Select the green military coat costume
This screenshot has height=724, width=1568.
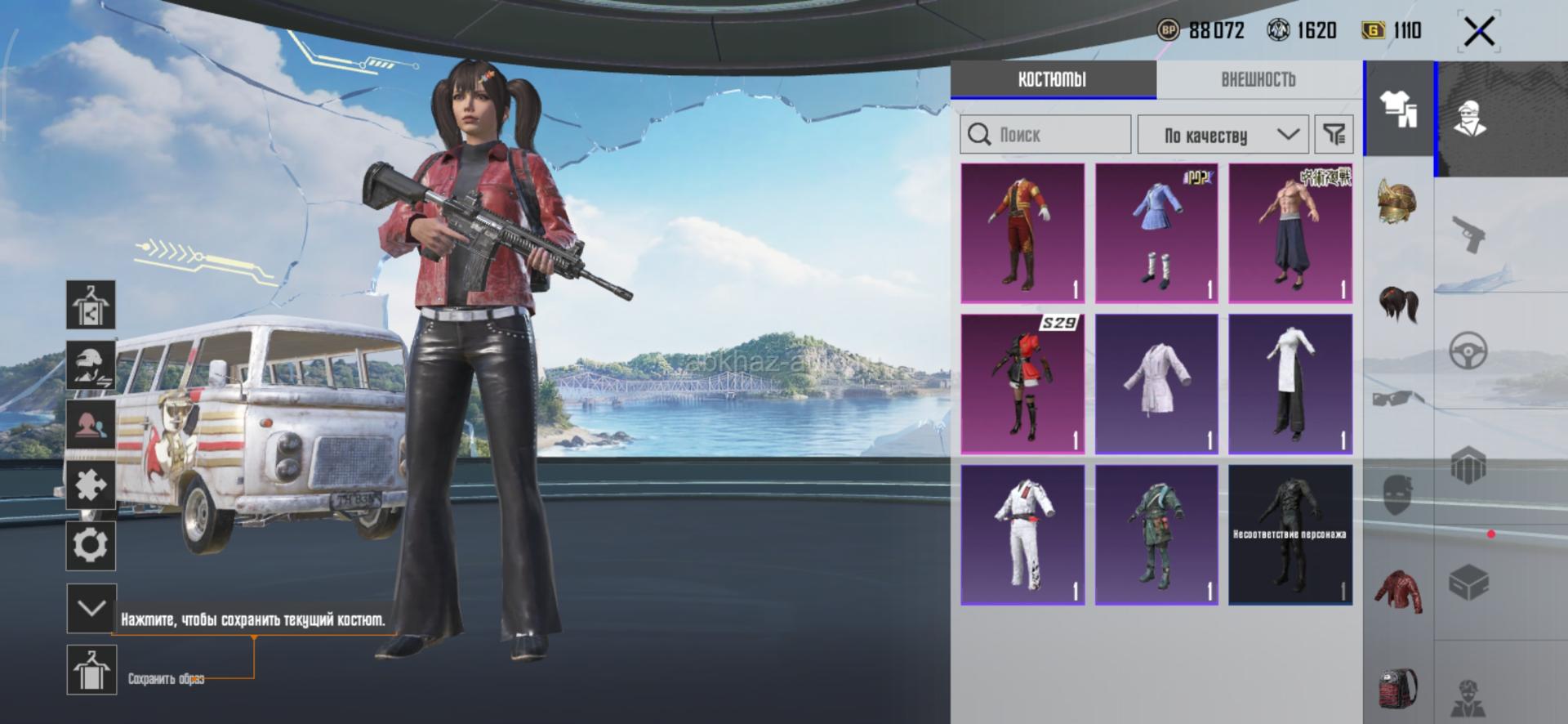click(1156, 535)
